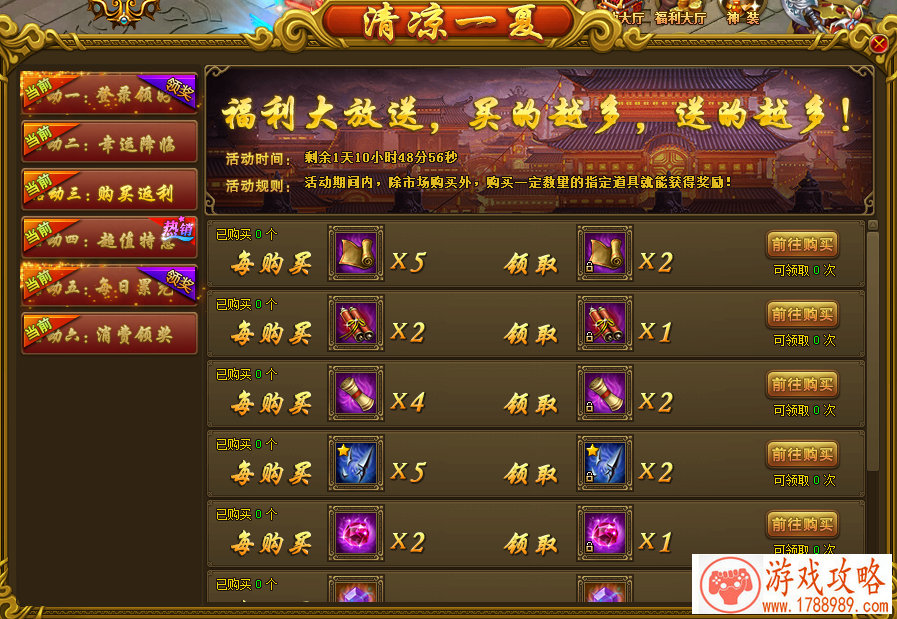
Task: Close the 清凉一夏 event window
Action: 878,44
